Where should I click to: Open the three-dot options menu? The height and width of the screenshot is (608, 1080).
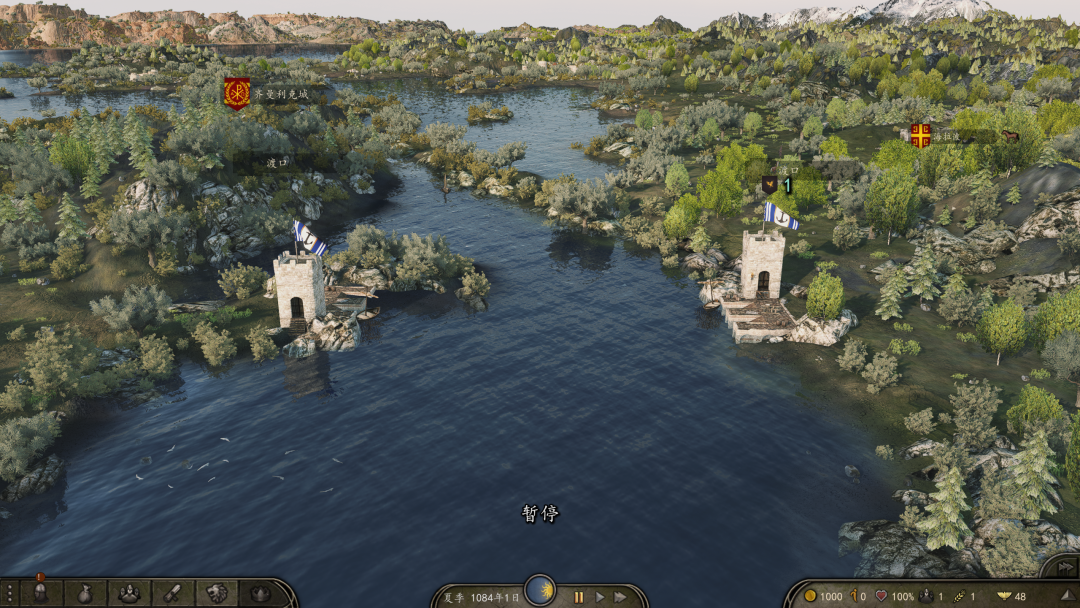tap(8, 593)
